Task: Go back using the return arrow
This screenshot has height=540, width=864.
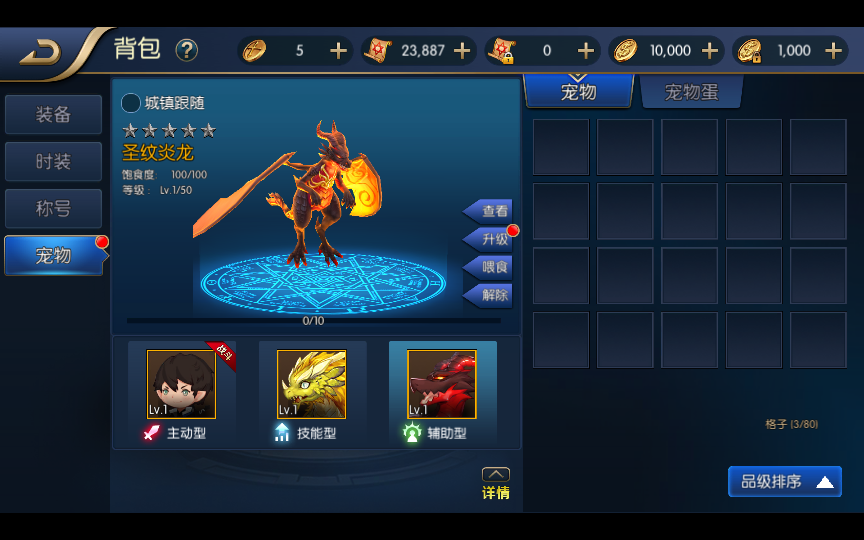Action: click(x=40, y=51)
